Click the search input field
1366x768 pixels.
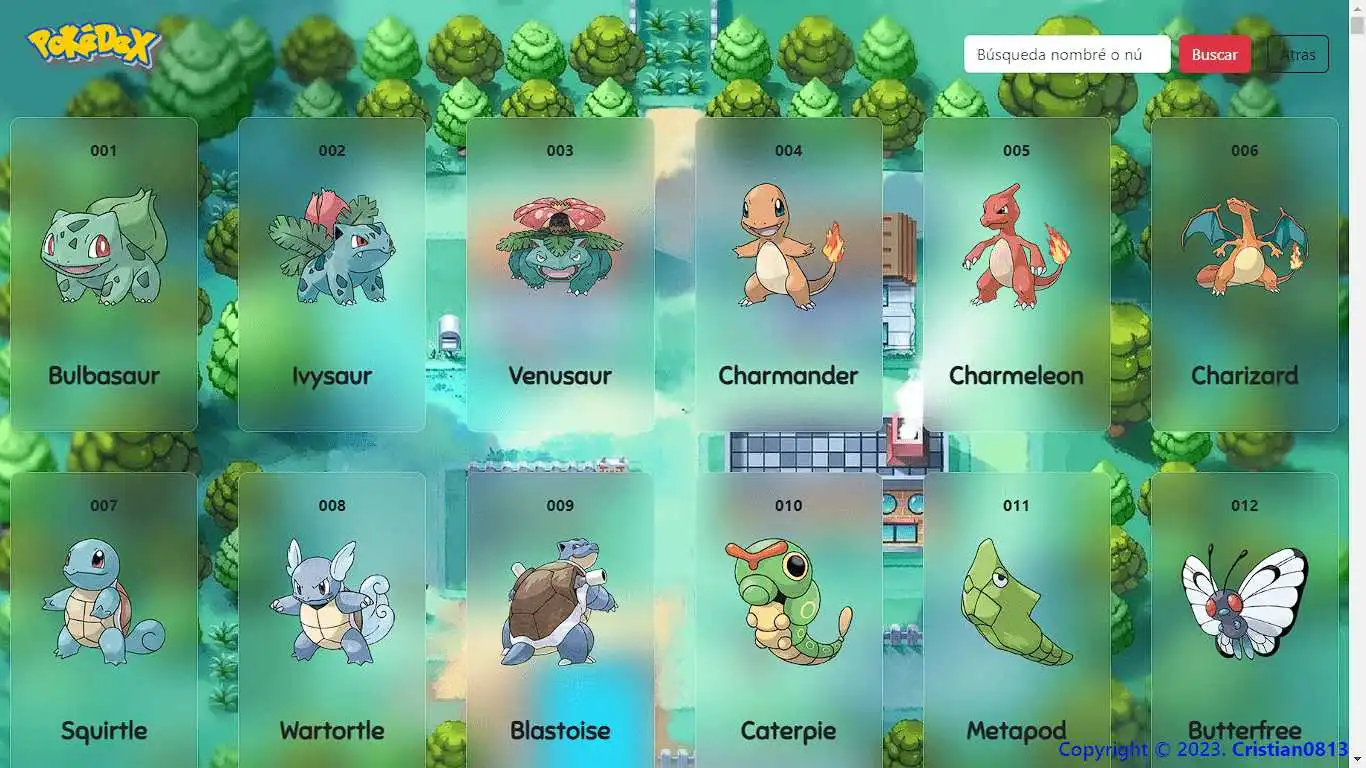pos(1066,54)
